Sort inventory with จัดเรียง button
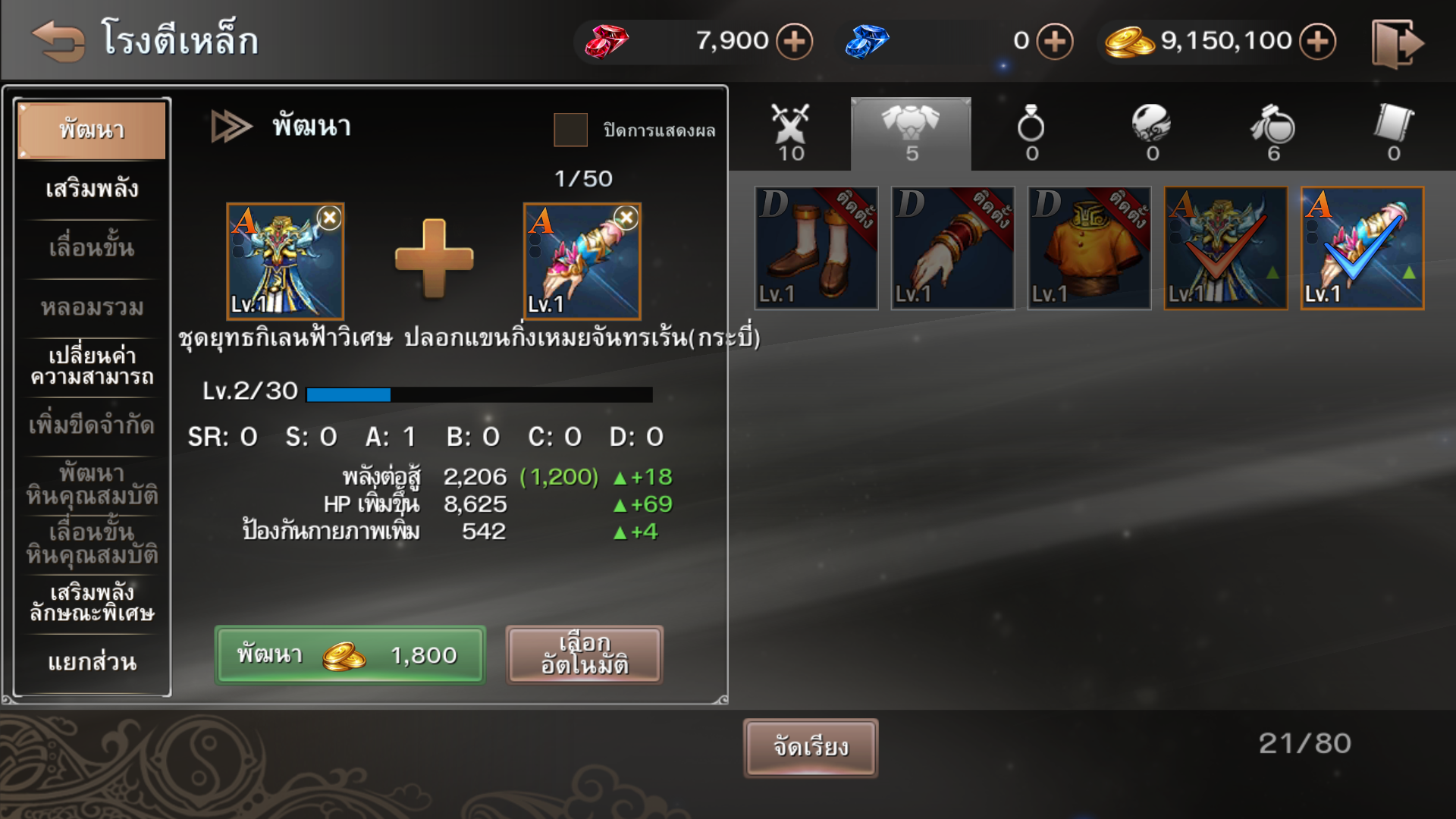This screenshot has width=1456, height=819. [x=810, y=748]
